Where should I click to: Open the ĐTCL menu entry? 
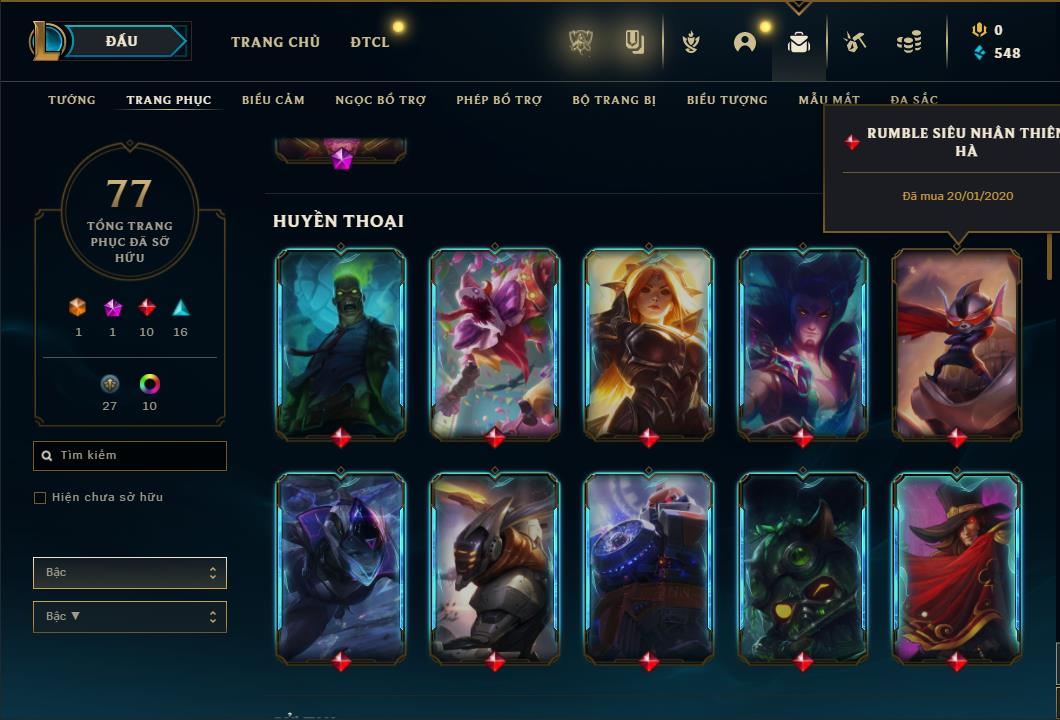(x=370, y=42)
